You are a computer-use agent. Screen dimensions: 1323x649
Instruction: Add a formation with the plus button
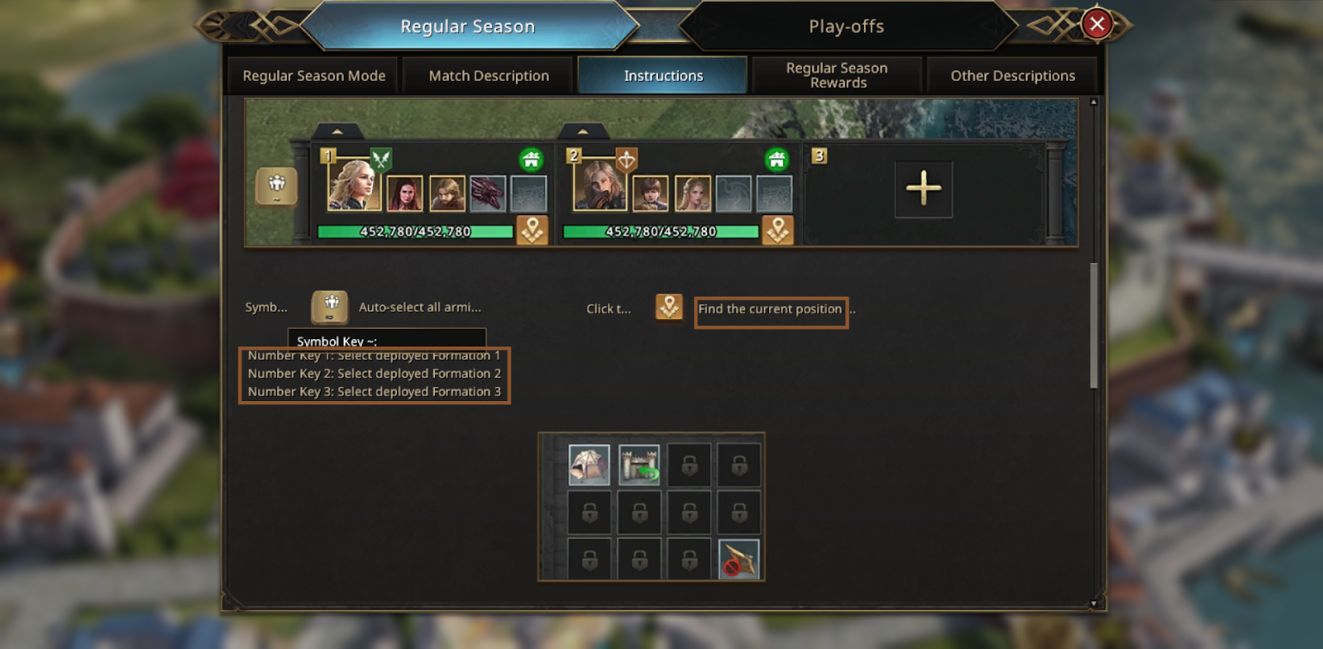(923, 188)
